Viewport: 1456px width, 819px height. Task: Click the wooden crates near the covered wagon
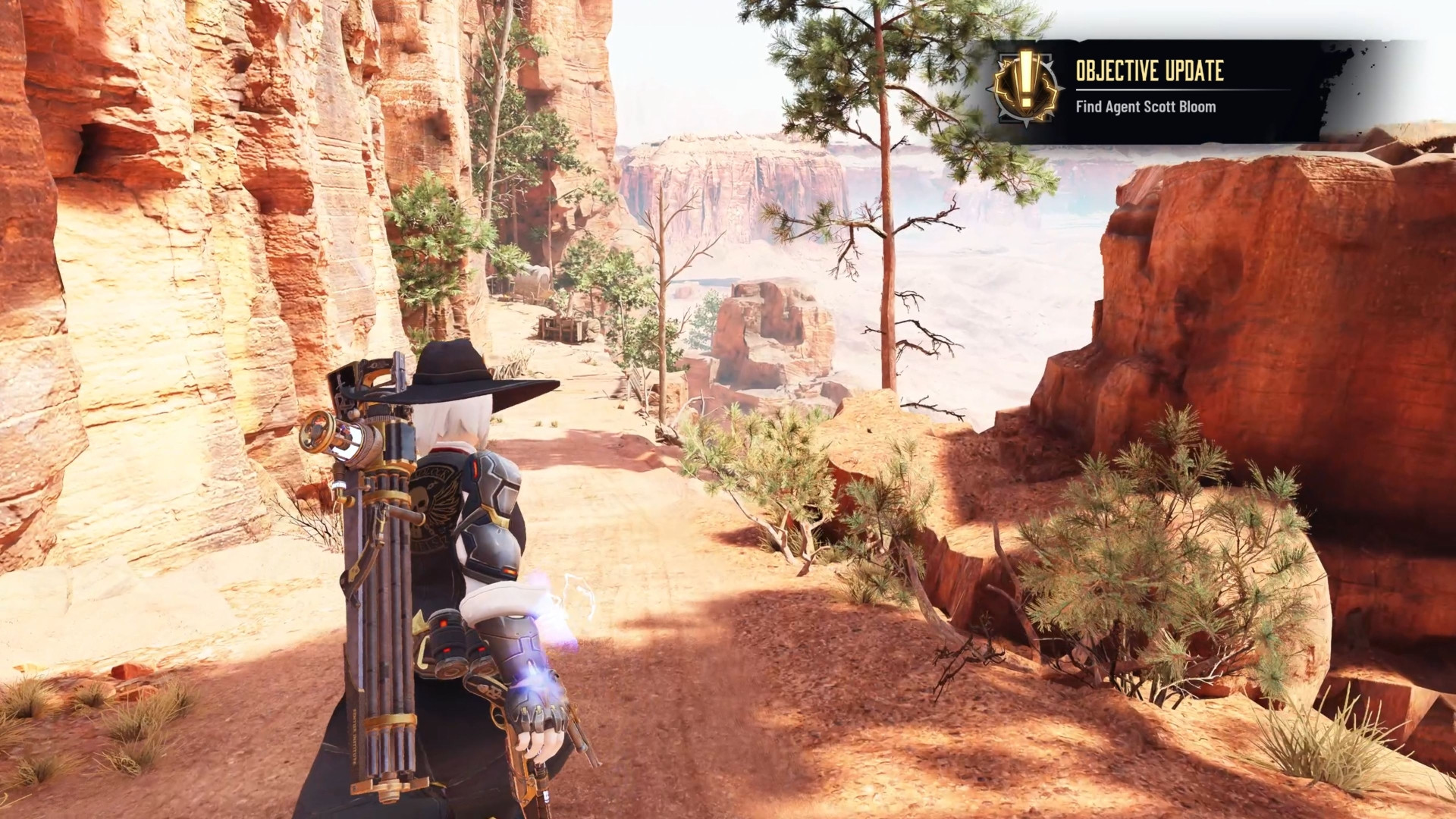coord(560,330)
